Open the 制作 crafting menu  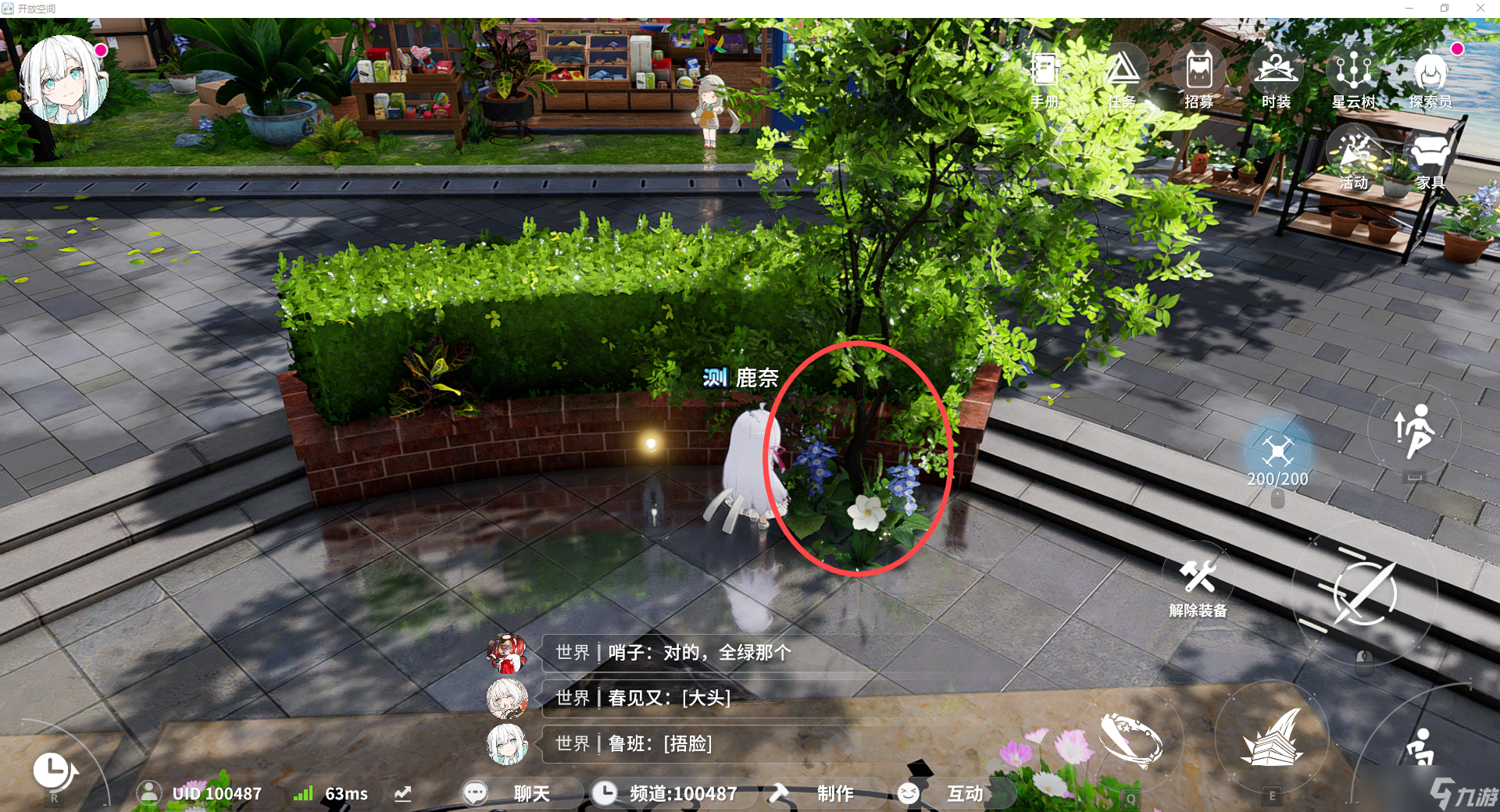tap(815, 793)
